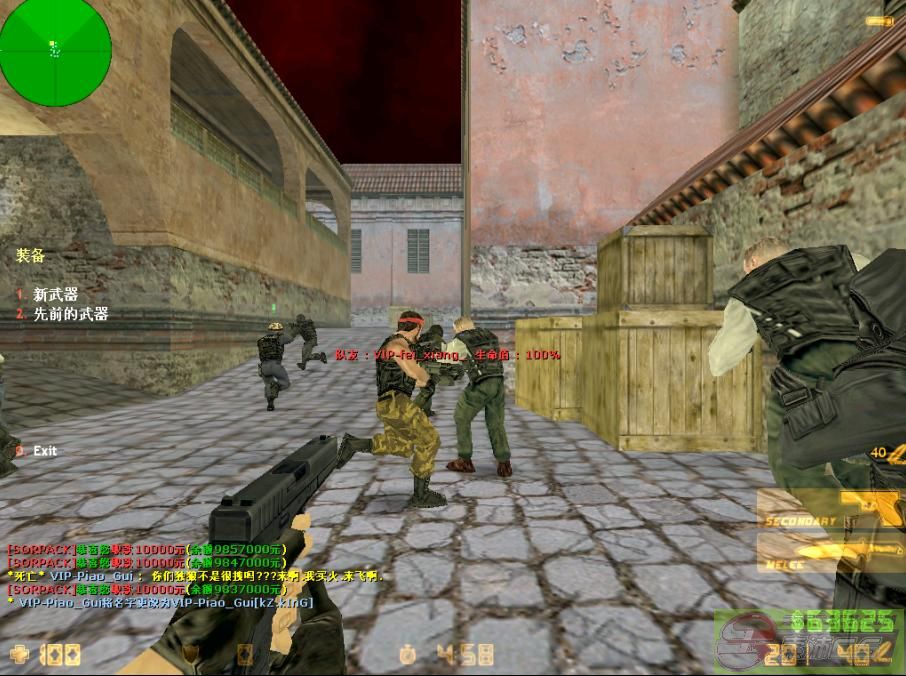The image size is (906, 676).
Task: Click the green radar circle
Action: 55,50
